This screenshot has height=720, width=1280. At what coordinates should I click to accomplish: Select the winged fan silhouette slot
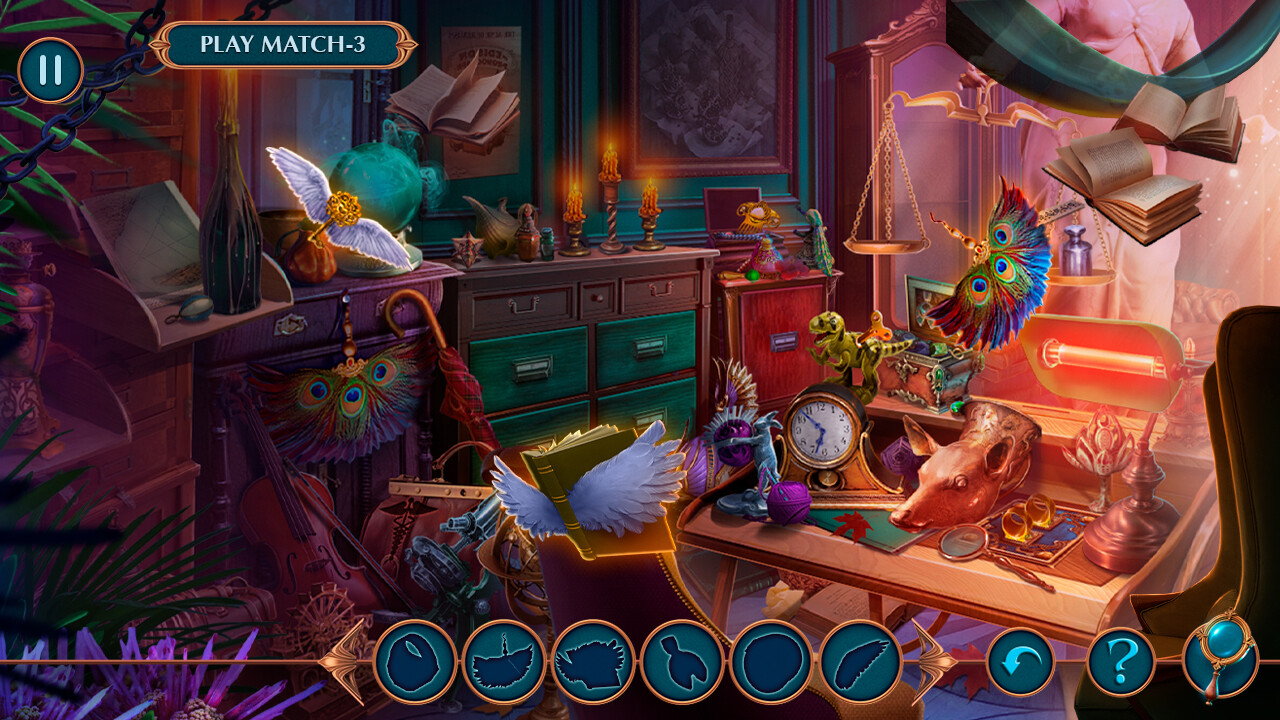click(x=504, y=661)
